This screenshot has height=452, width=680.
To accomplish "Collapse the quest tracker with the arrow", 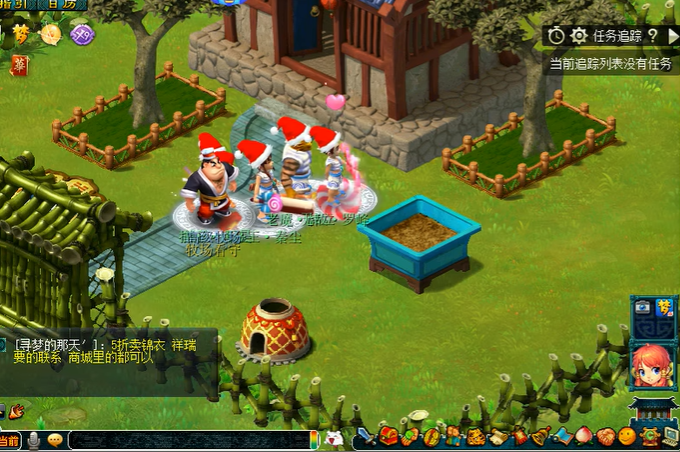I will (673, 36).
